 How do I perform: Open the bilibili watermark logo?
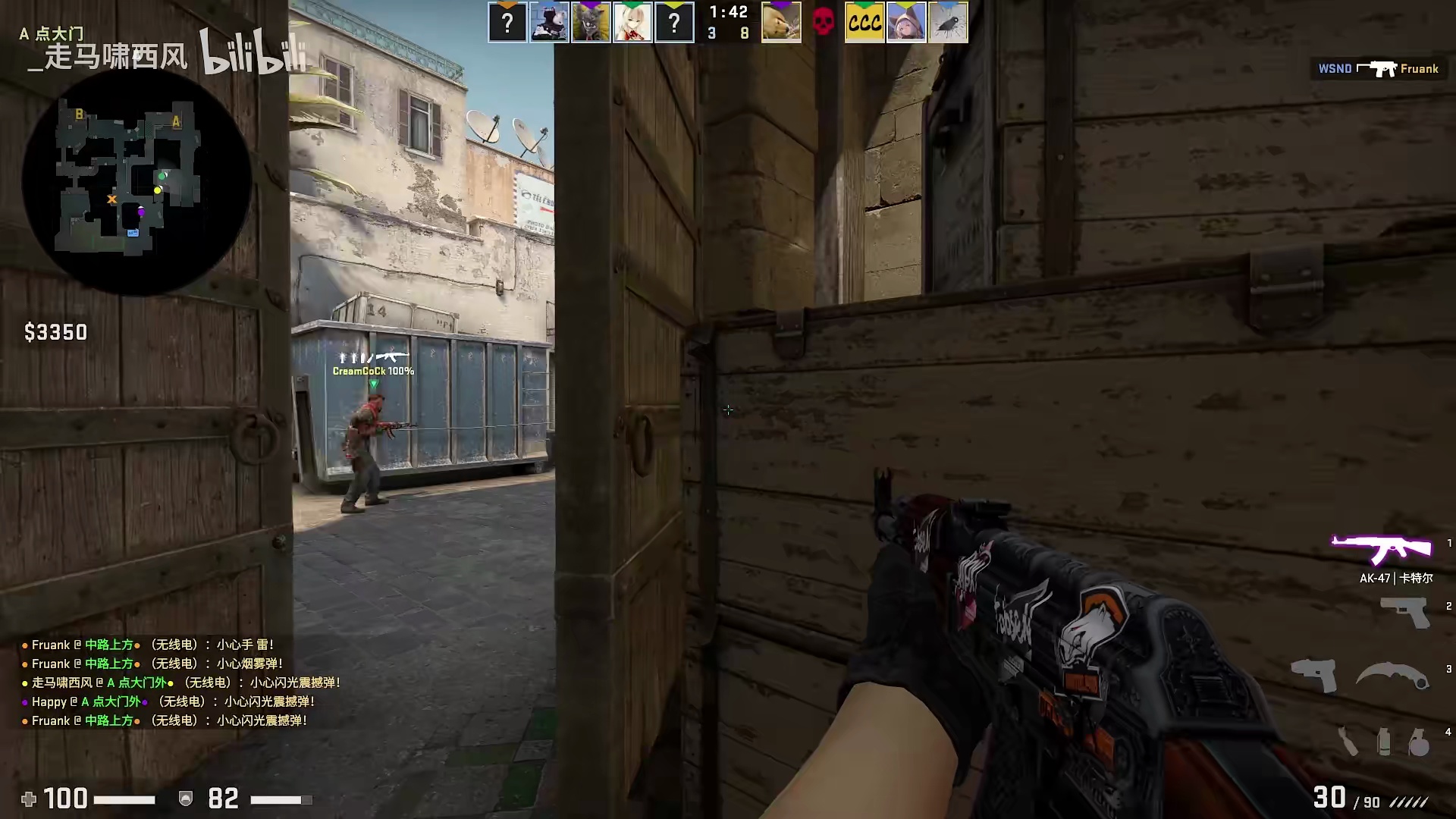click(253, 53)
